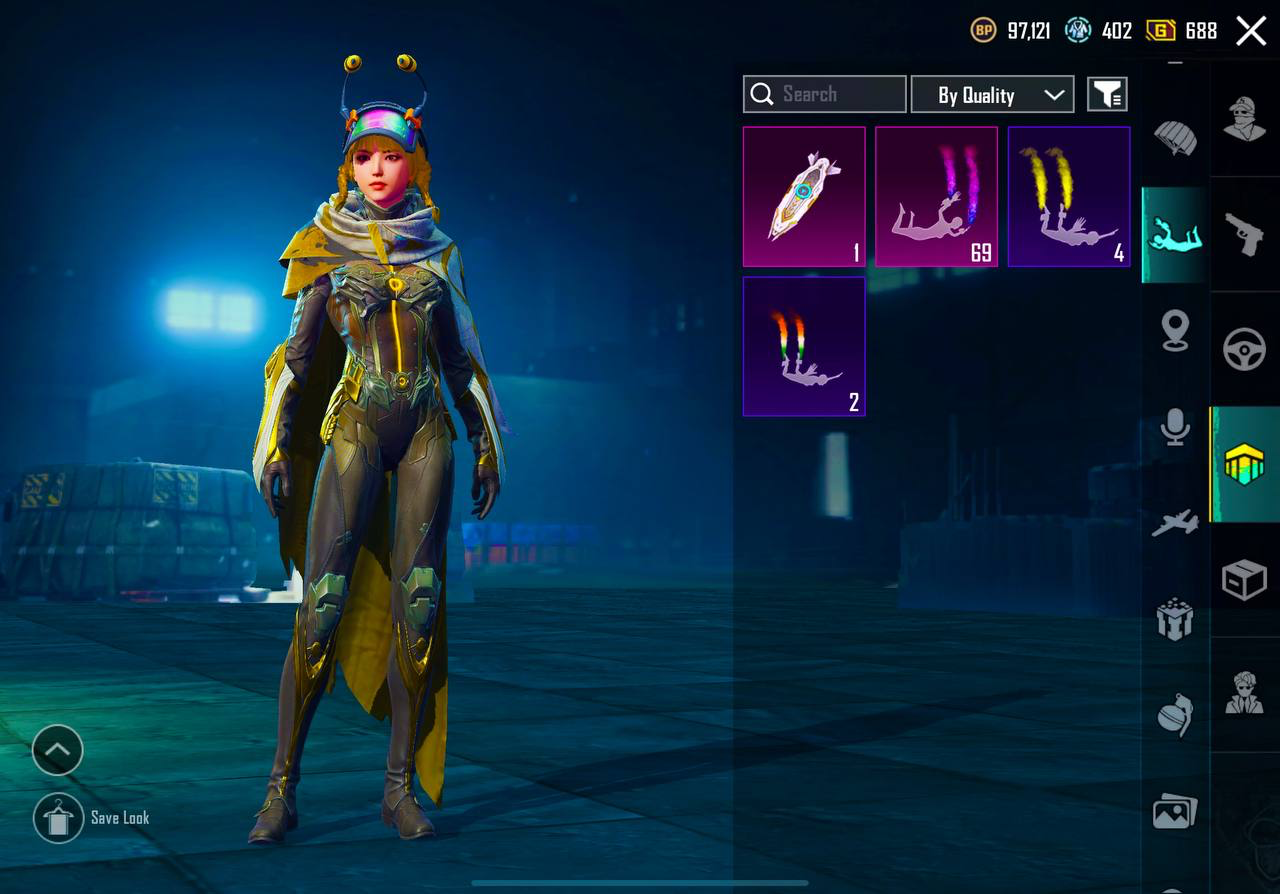Open the masked character outfit category
This screenshot has height=894, width=1280.
point(1245,120)
